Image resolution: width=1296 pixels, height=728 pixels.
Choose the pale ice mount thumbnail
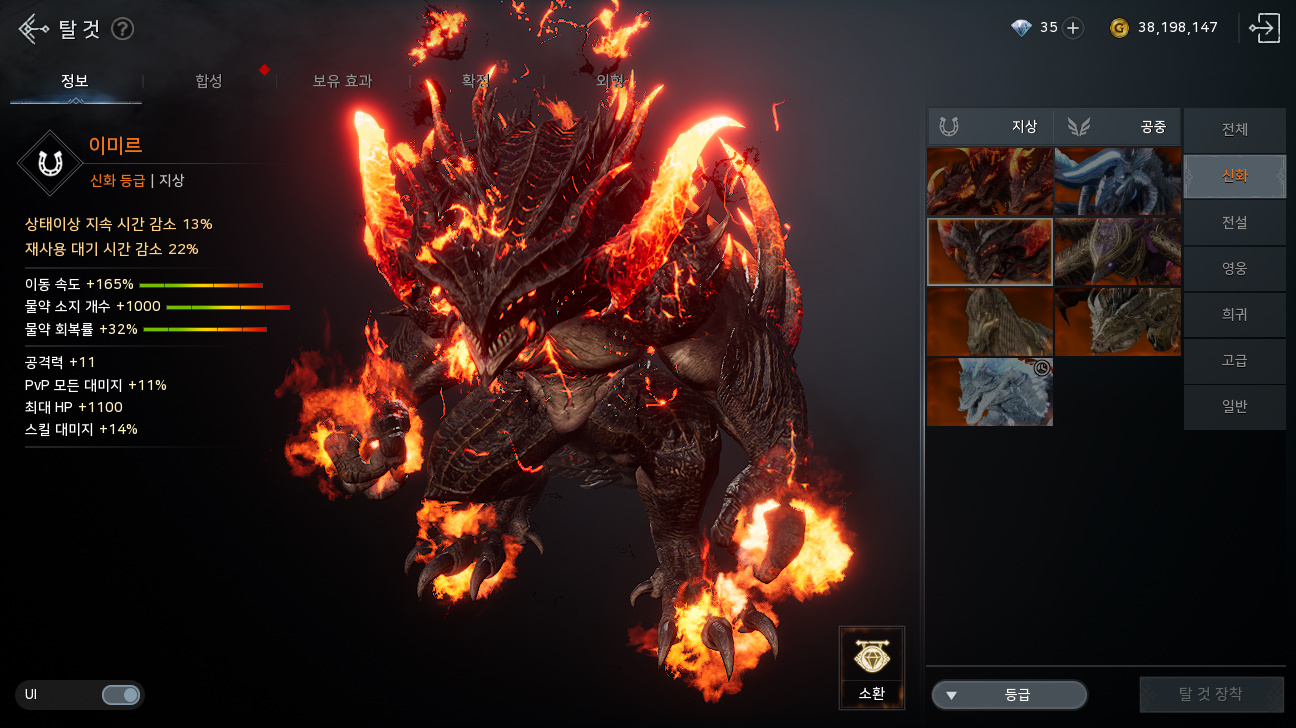coord(989,392)
